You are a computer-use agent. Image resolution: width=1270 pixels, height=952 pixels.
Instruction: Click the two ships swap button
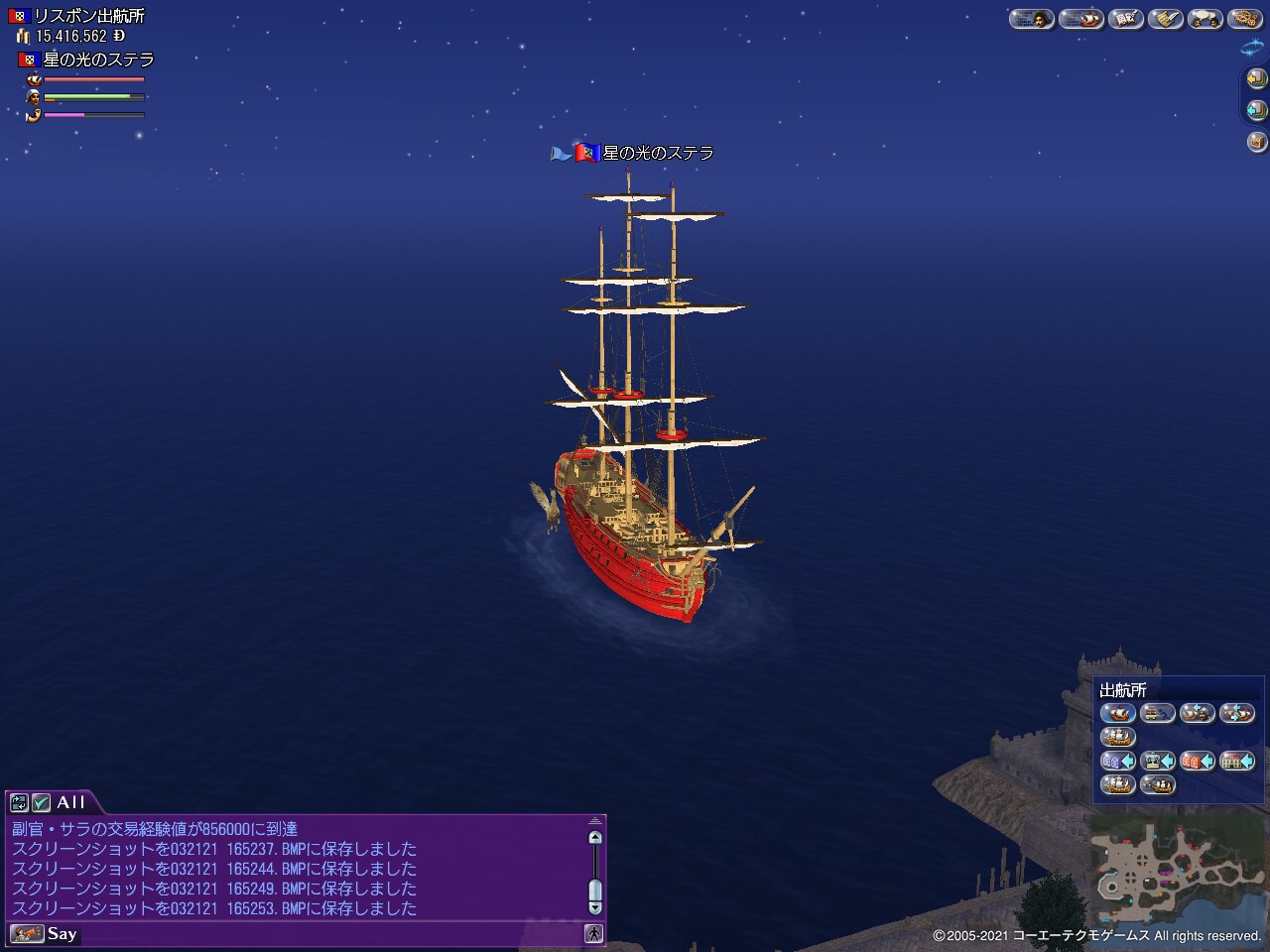pos(1236,713)
